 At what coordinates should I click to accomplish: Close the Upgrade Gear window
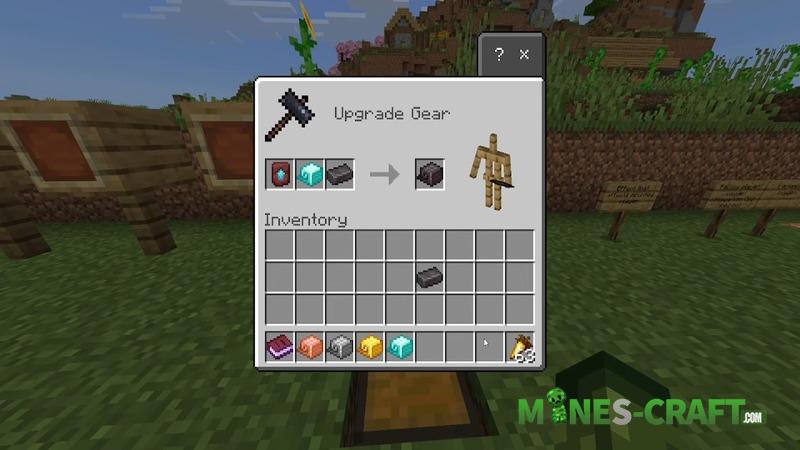(x=526, y=55)
